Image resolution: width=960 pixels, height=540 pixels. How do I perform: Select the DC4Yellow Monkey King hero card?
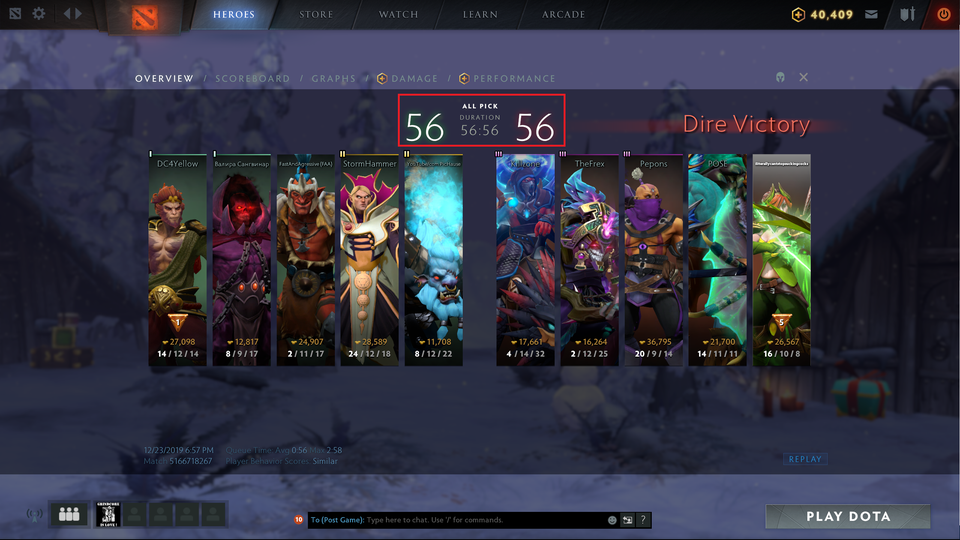pos(178,260)
